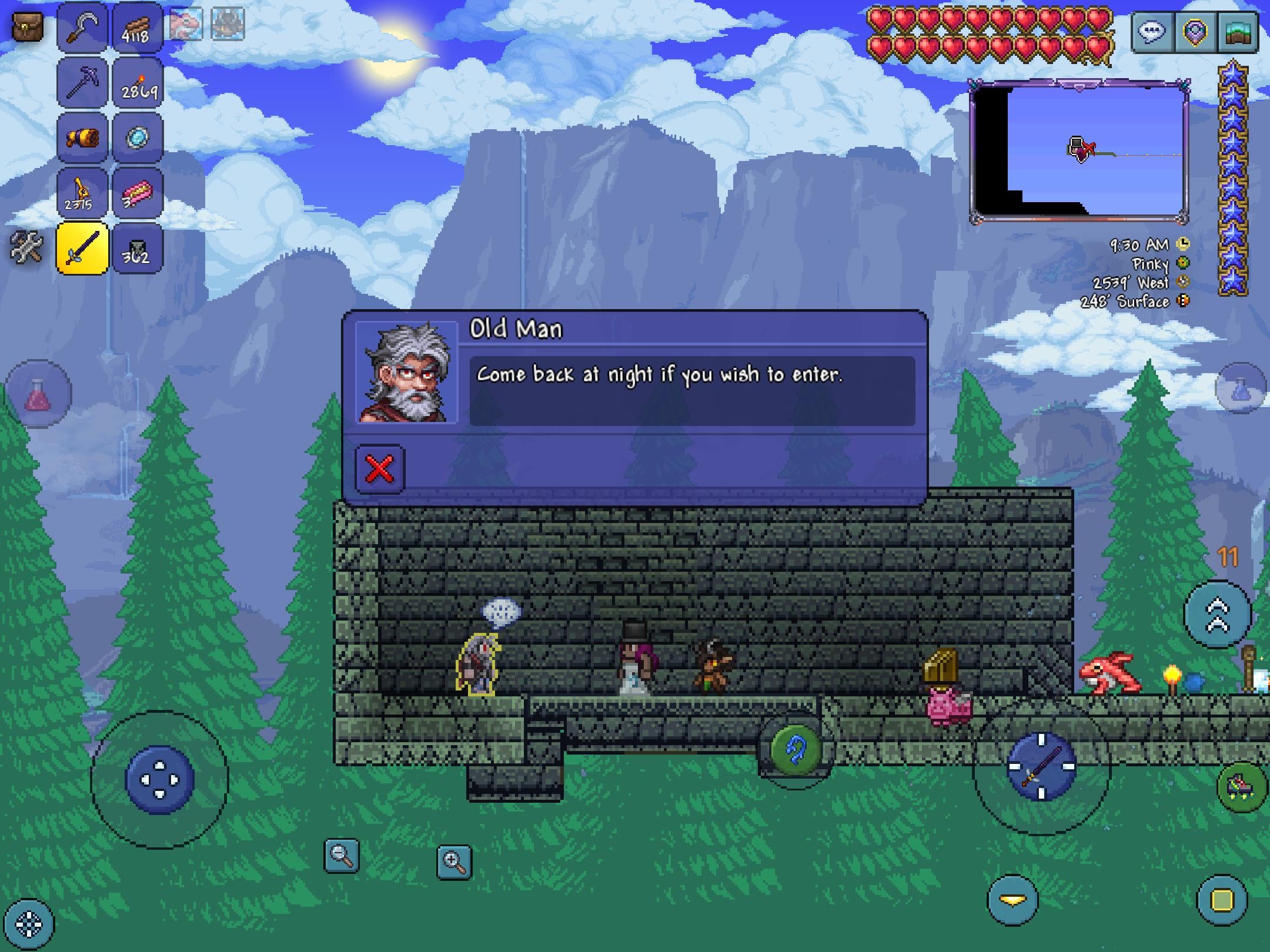Activate the roller skate mount button

[x=1242, y=786]
